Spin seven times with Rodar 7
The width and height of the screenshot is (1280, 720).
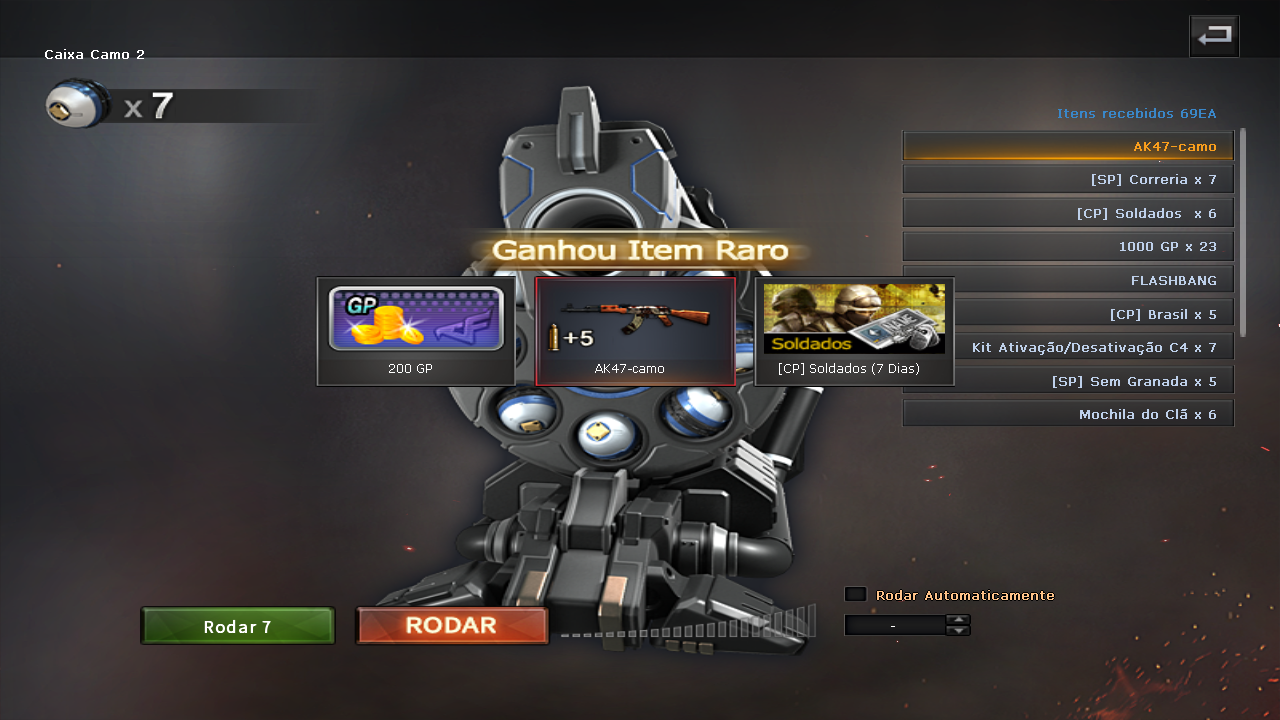238,627
